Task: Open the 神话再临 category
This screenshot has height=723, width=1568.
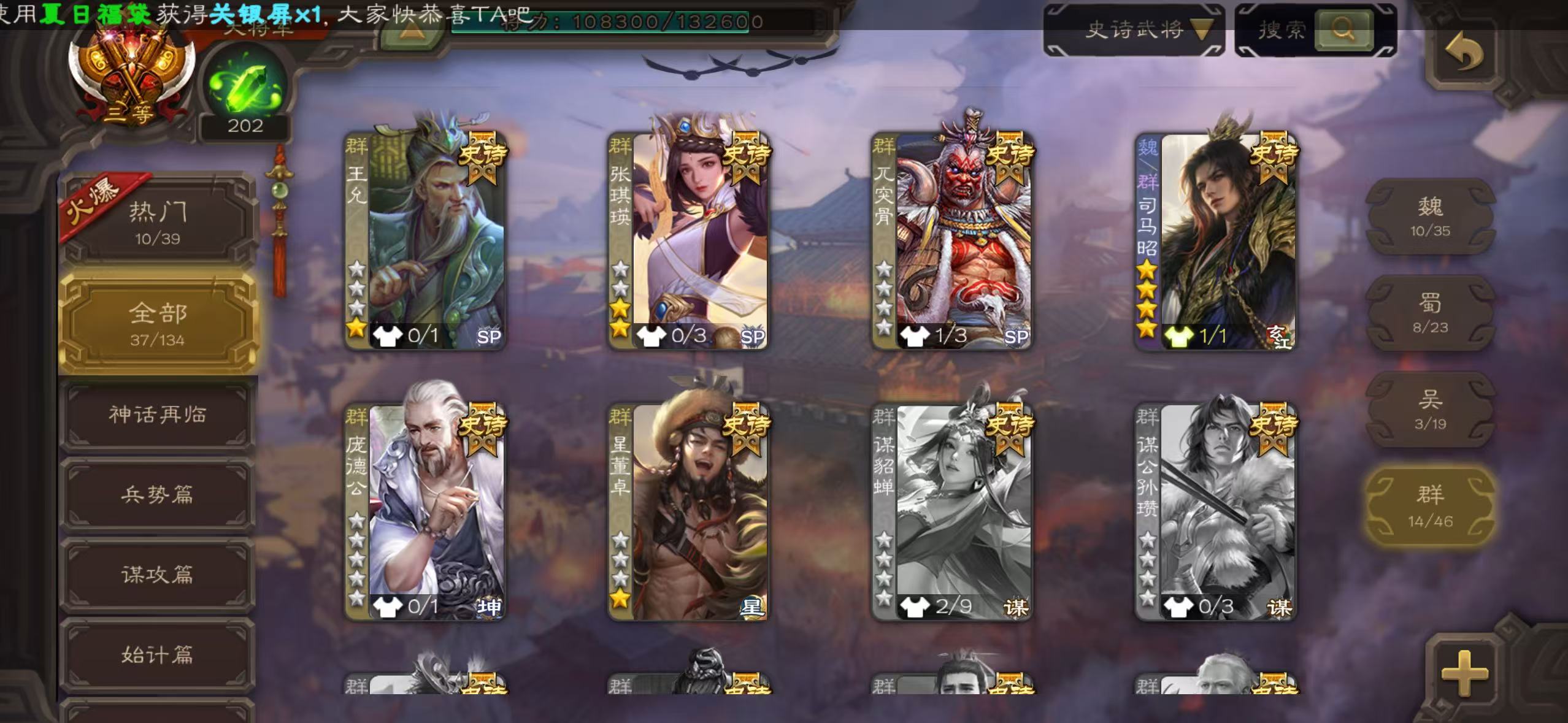Action: tap(158, 415)
